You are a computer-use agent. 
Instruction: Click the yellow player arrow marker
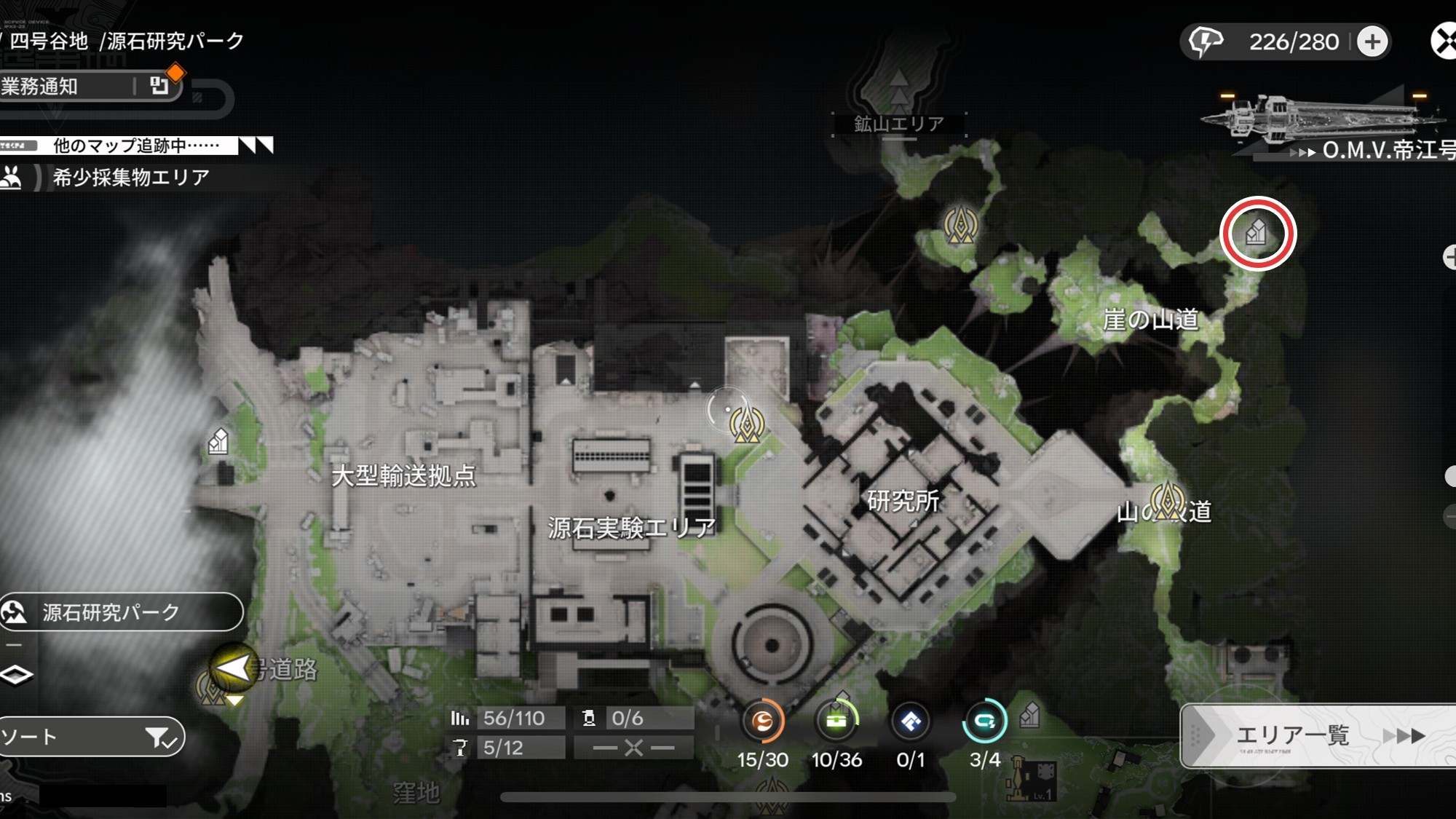233,668
